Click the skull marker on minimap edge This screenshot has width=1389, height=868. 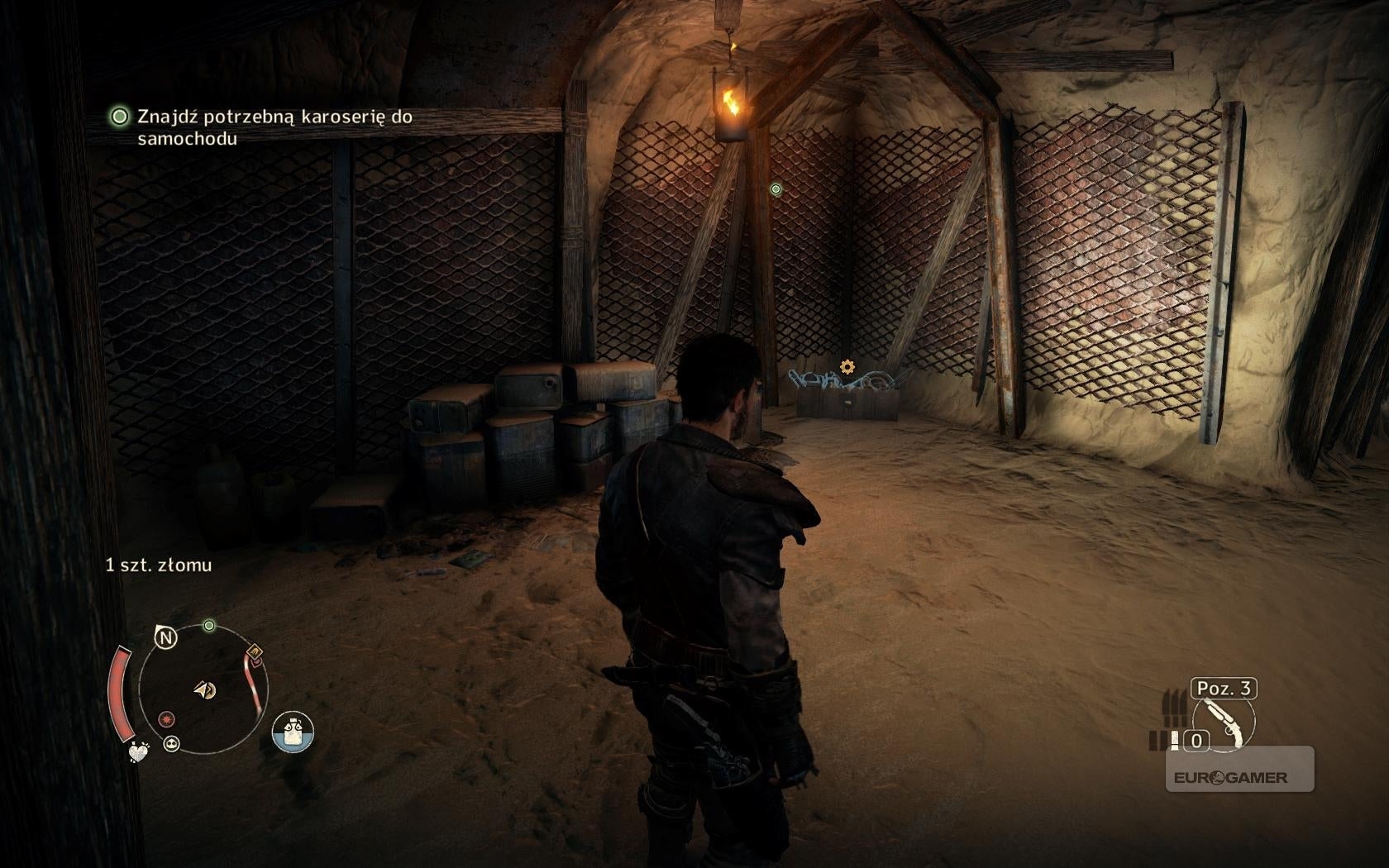click(x=172, y=743)
